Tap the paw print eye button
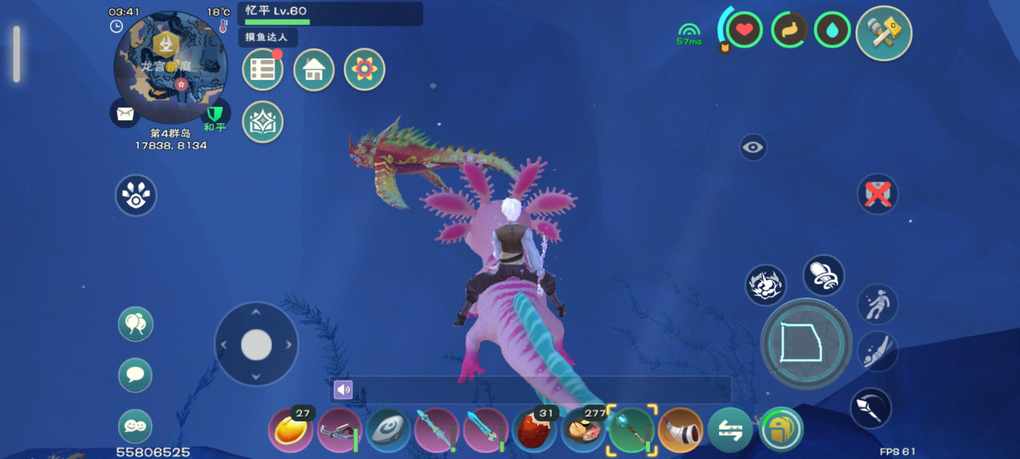The image size is (1020, 459). point(136,195)
